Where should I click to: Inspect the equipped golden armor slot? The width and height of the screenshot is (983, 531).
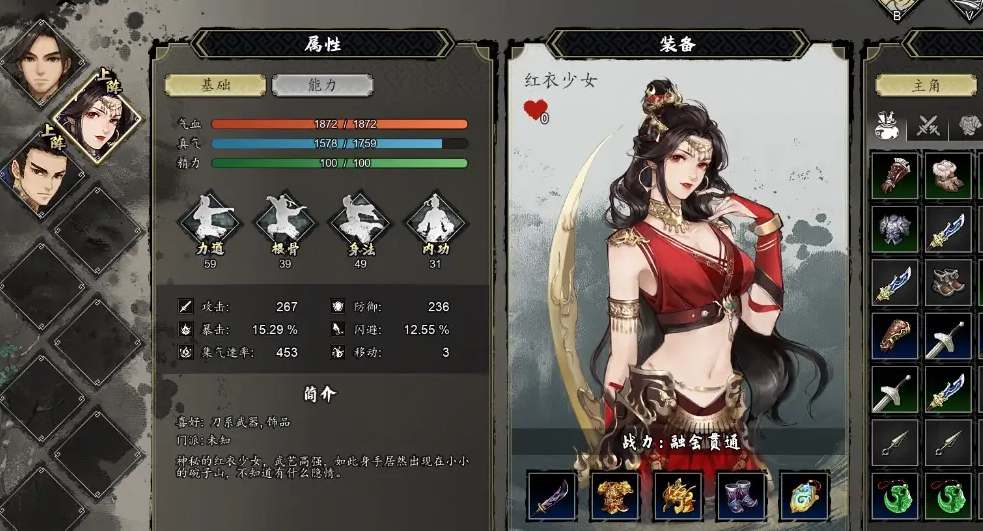pyautogui.click(x=616, y=496)
